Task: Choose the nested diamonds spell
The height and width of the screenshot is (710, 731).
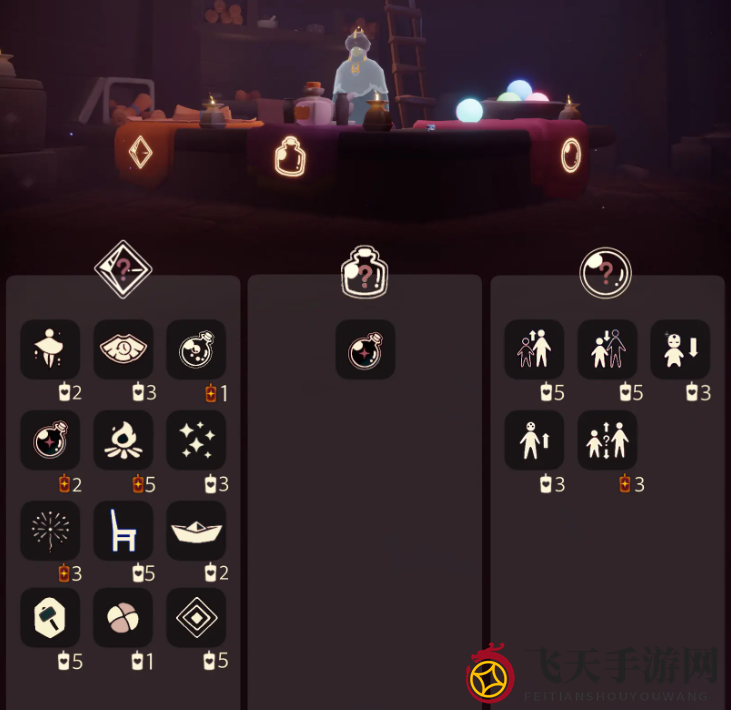Action: [196, 617]
